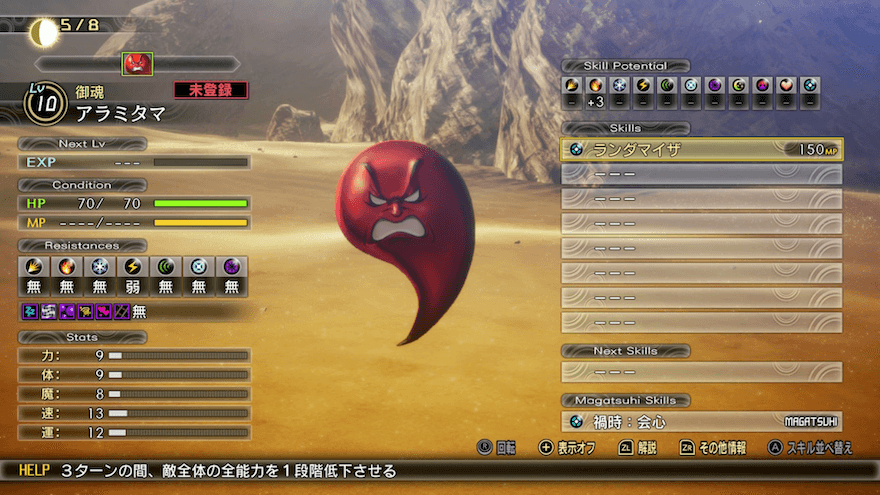Click Aramitama's red portrait icon
The height and width of the screenshot is (495, 880).
[x=137, y=64]
